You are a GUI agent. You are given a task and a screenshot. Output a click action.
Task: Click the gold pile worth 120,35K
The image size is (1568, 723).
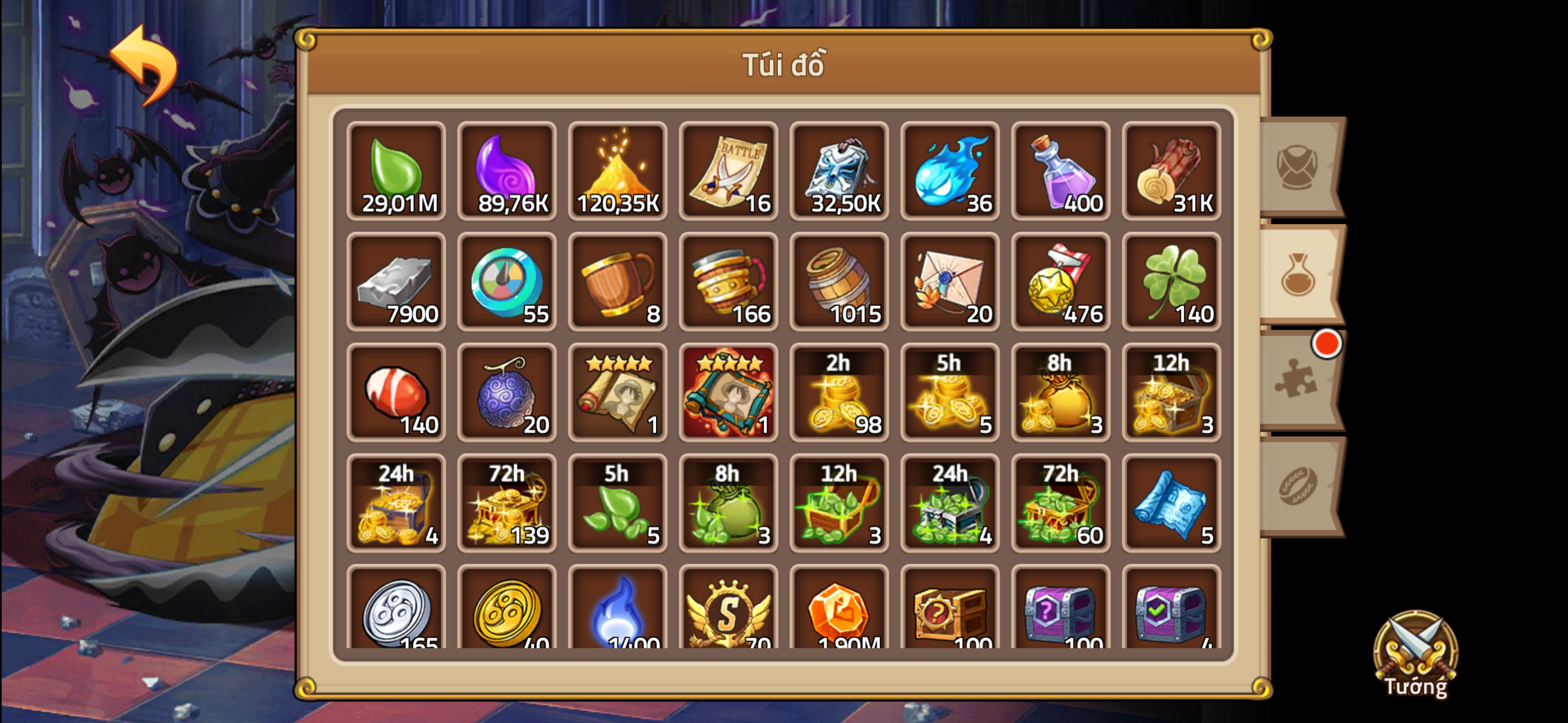617,171
